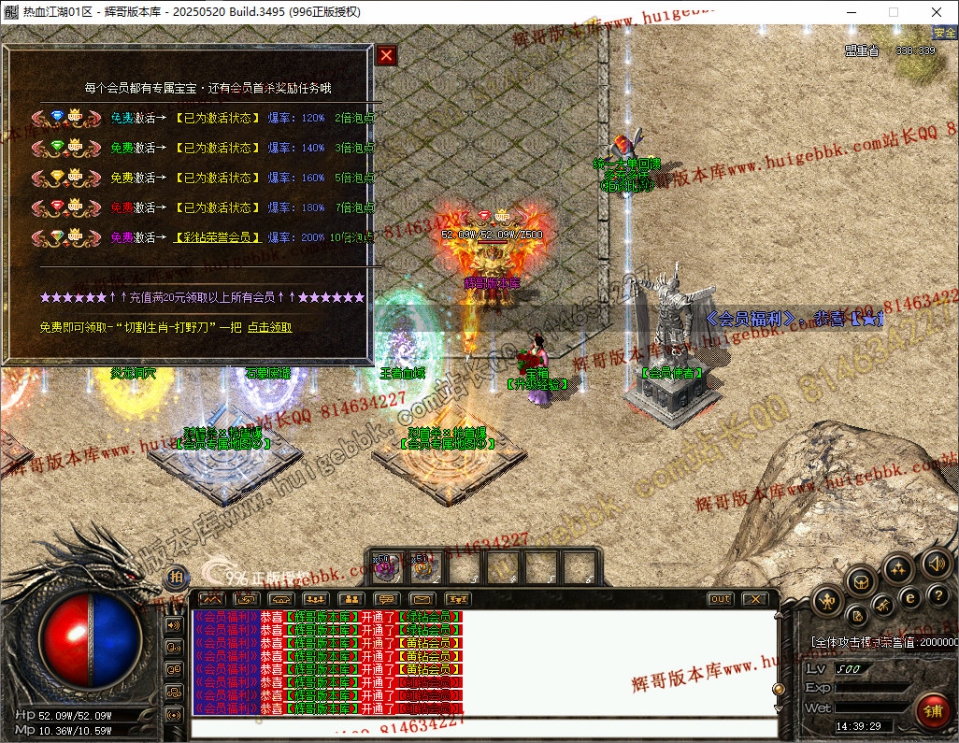959x743 pixels.
Task: Open the round e icon button
Action: tap(909, 597)
